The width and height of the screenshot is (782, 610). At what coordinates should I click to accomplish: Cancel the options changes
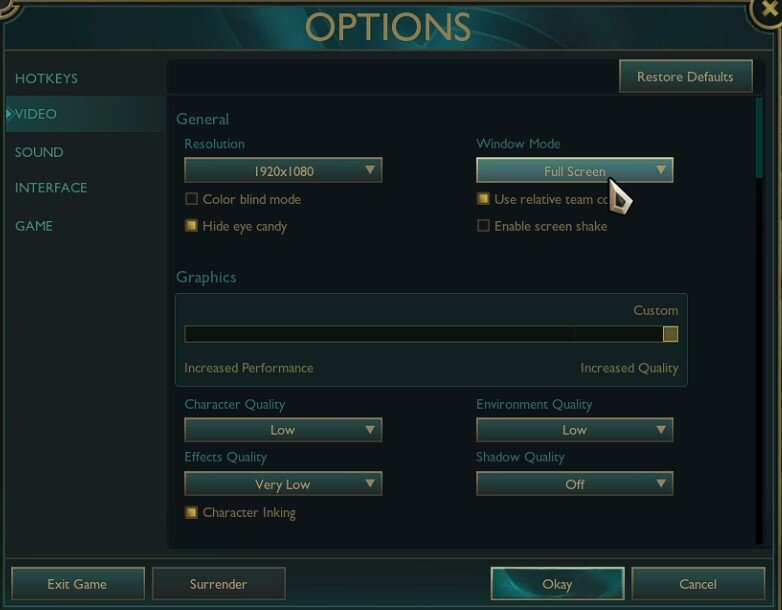697,584
